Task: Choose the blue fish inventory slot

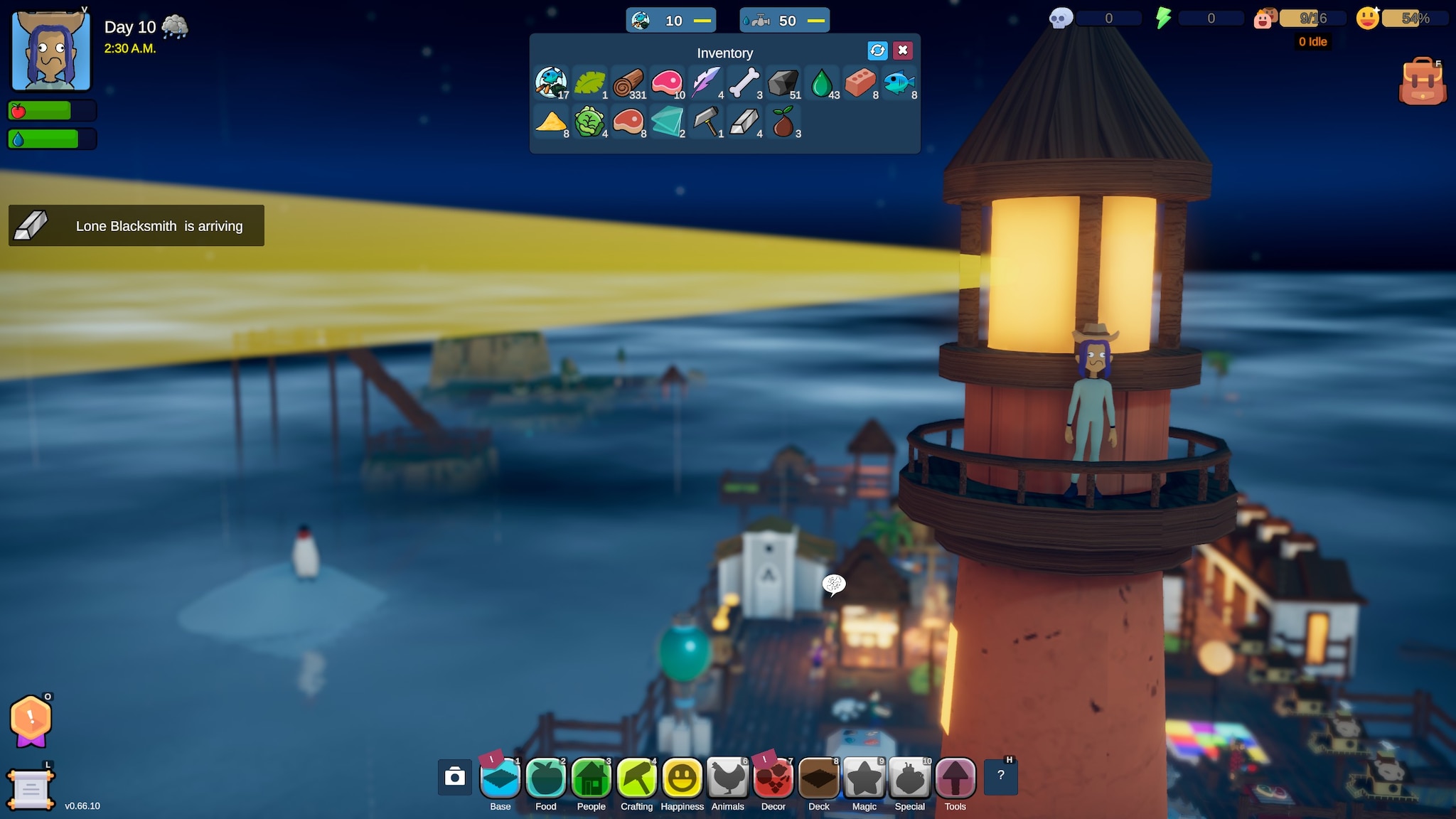Action: [899, 83]
